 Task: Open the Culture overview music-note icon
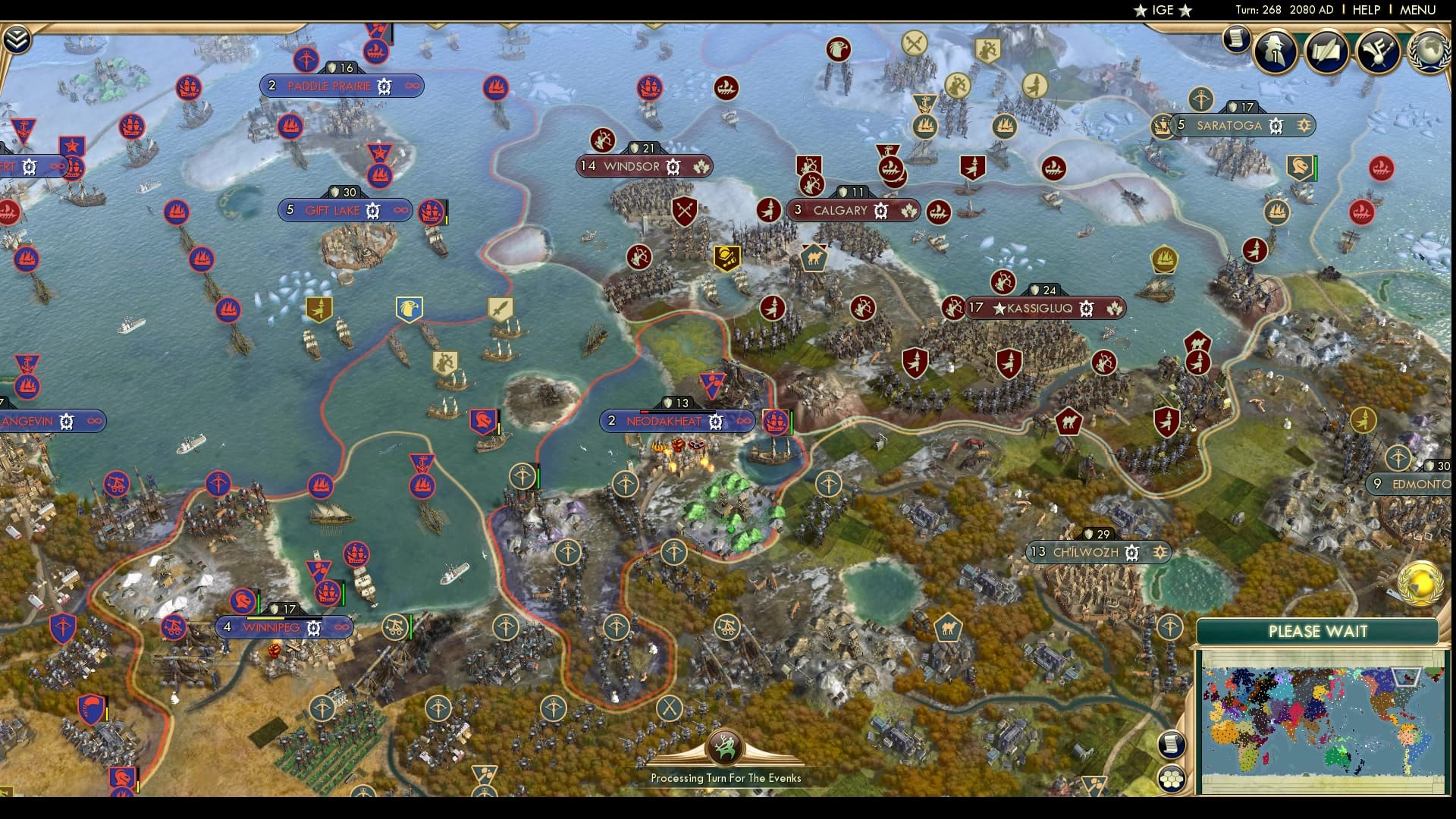click(1378, 53)
